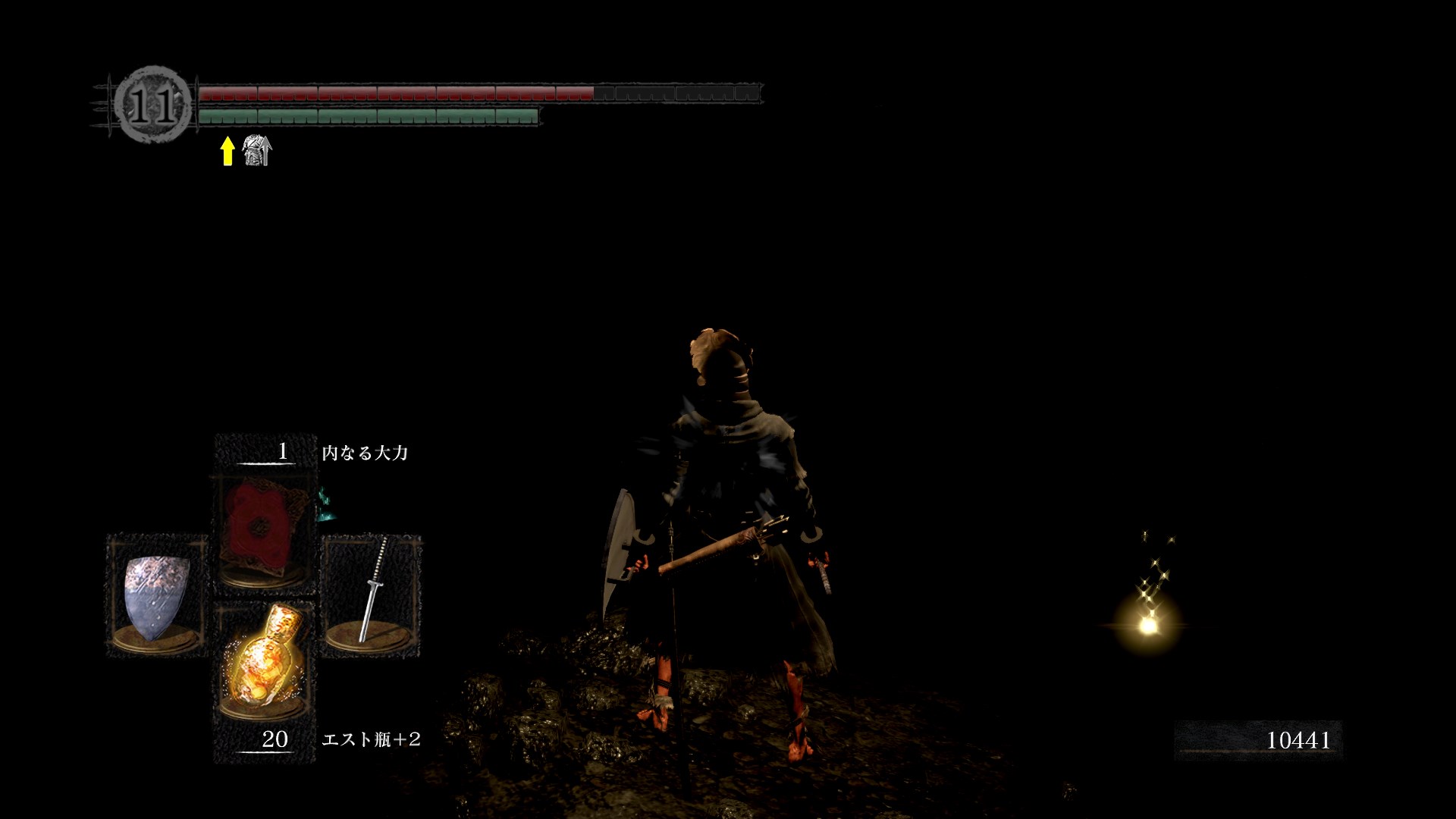Click the shield in the left-hand slot
This screenshot has width=1456, height=819.
tap(157, 597)
